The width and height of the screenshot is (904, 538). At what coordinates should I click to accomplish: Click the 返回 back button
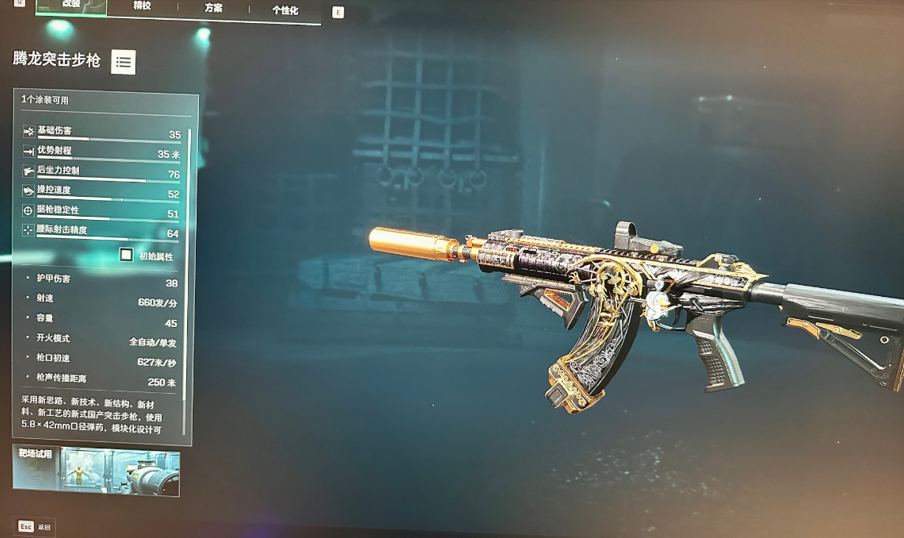(34, 526)
